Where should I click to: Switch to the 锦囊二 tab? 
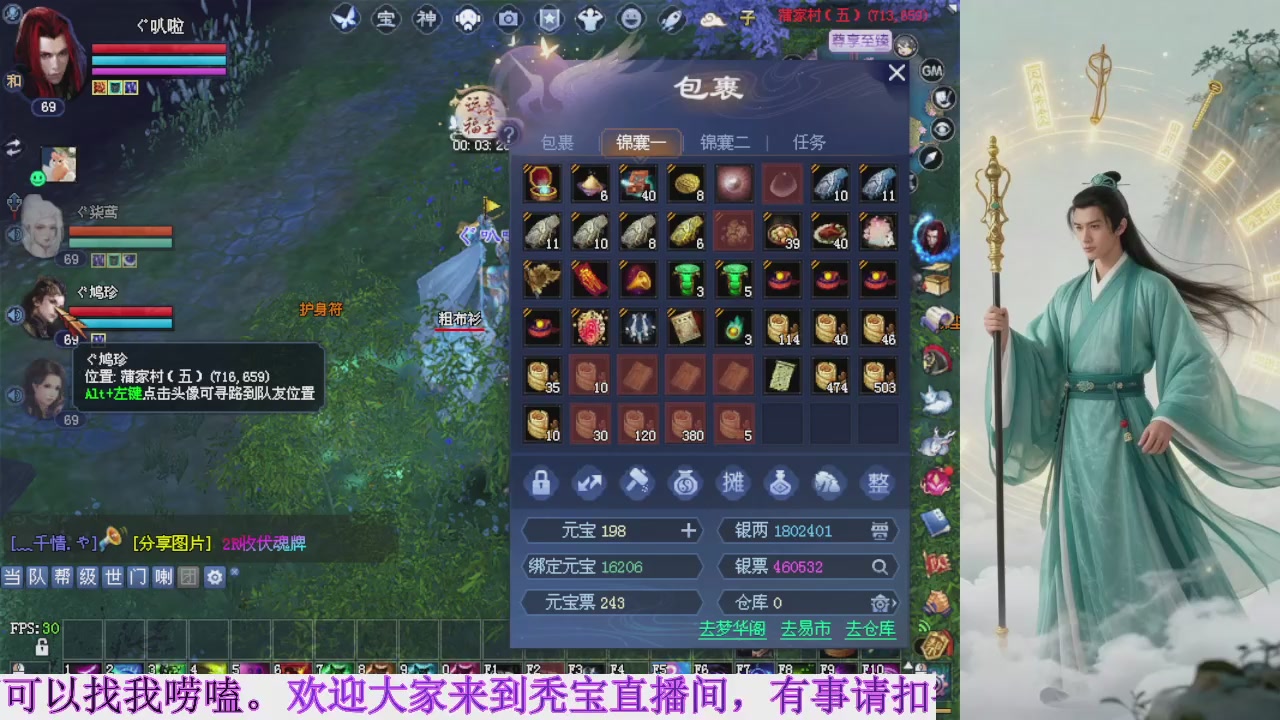pos(724,142)
